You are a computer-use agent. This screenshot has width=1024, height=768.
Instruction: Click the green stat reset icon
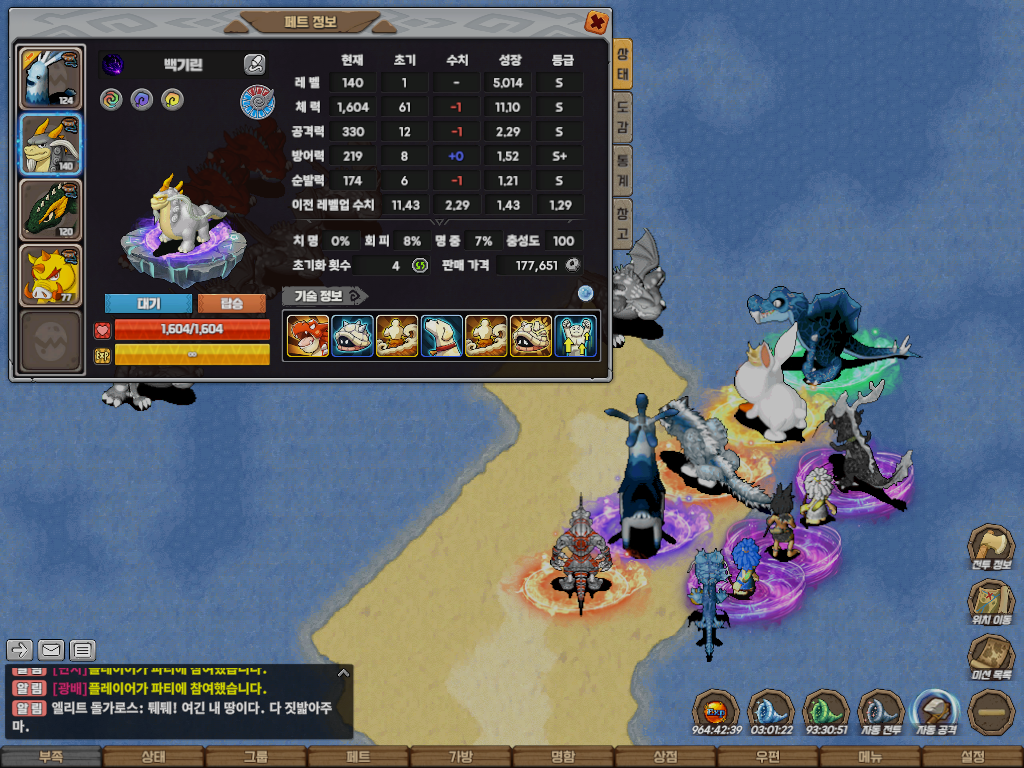point(420,265)
